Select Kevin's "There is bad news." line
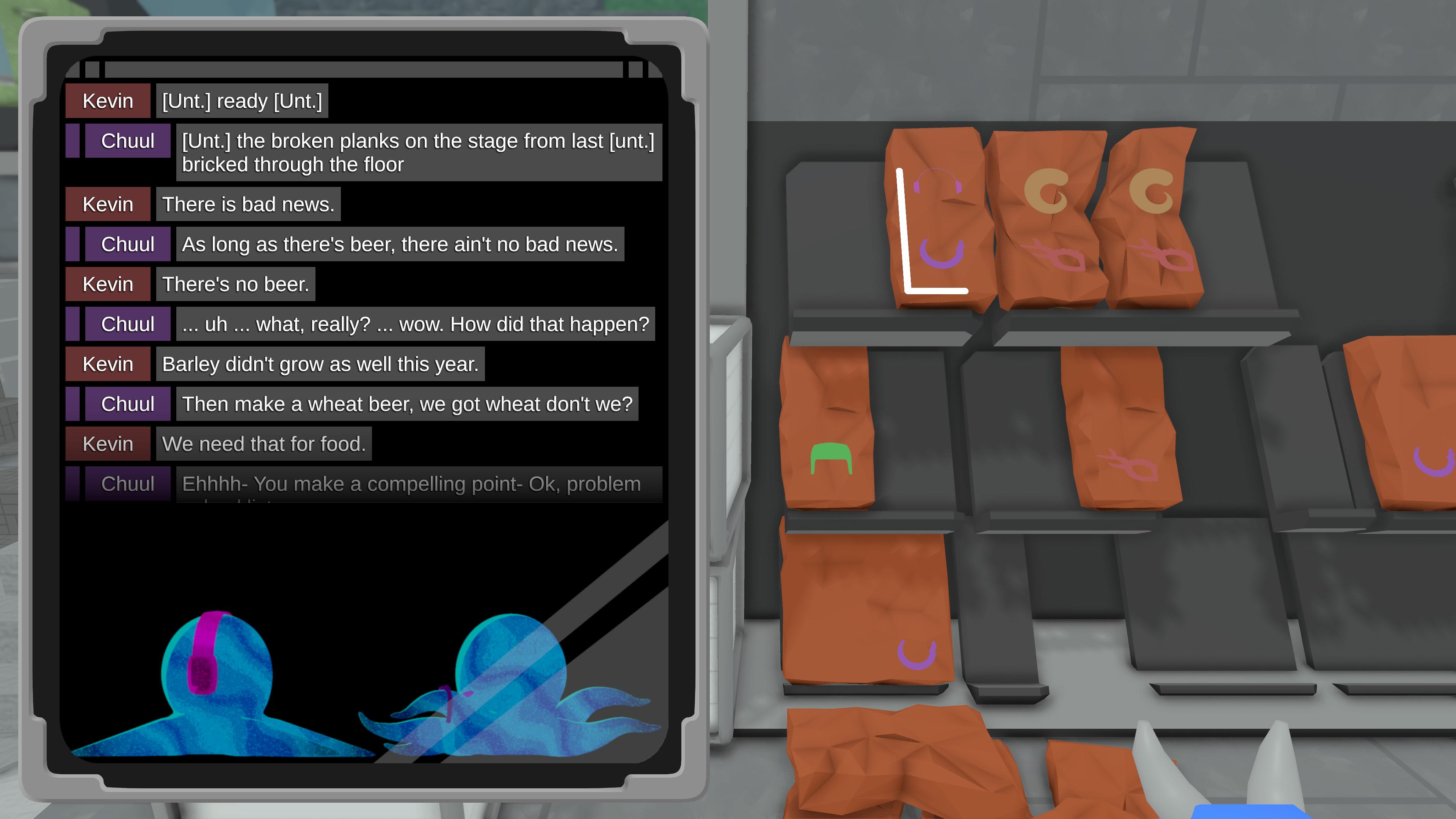This screenshot has width=1456, height=819. (x=248, y=204)
